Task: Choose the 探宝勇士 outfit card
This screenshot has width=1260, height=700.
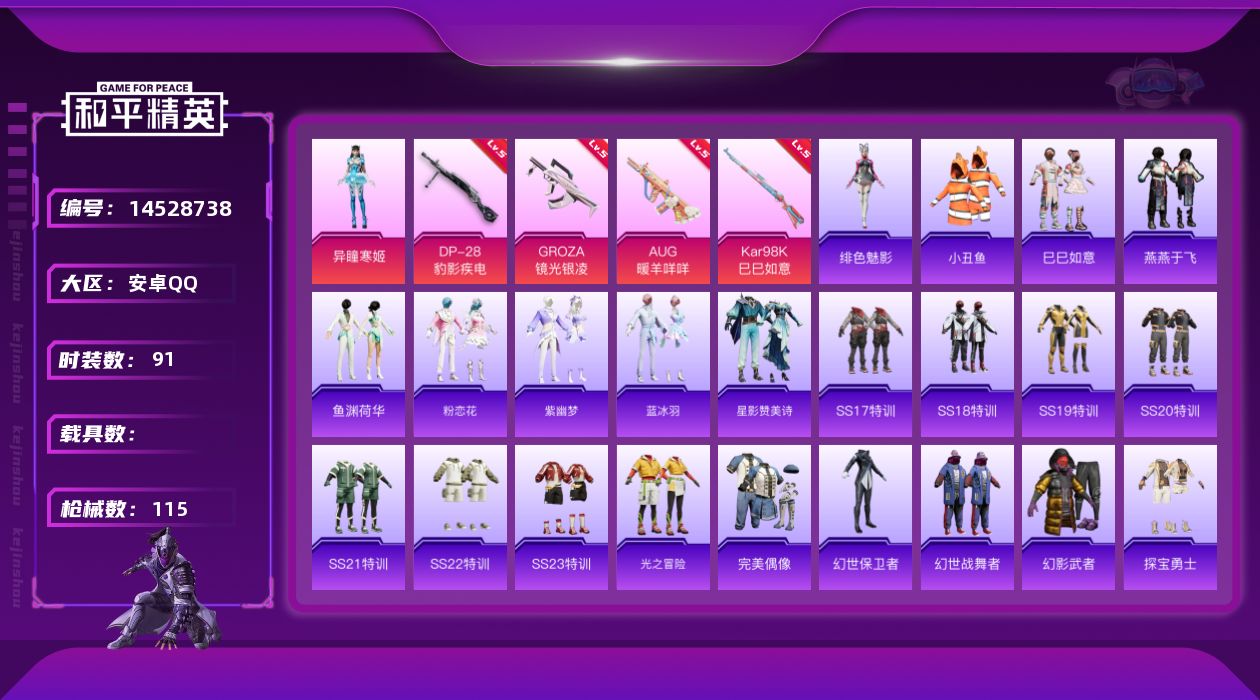Action: 1170,517
